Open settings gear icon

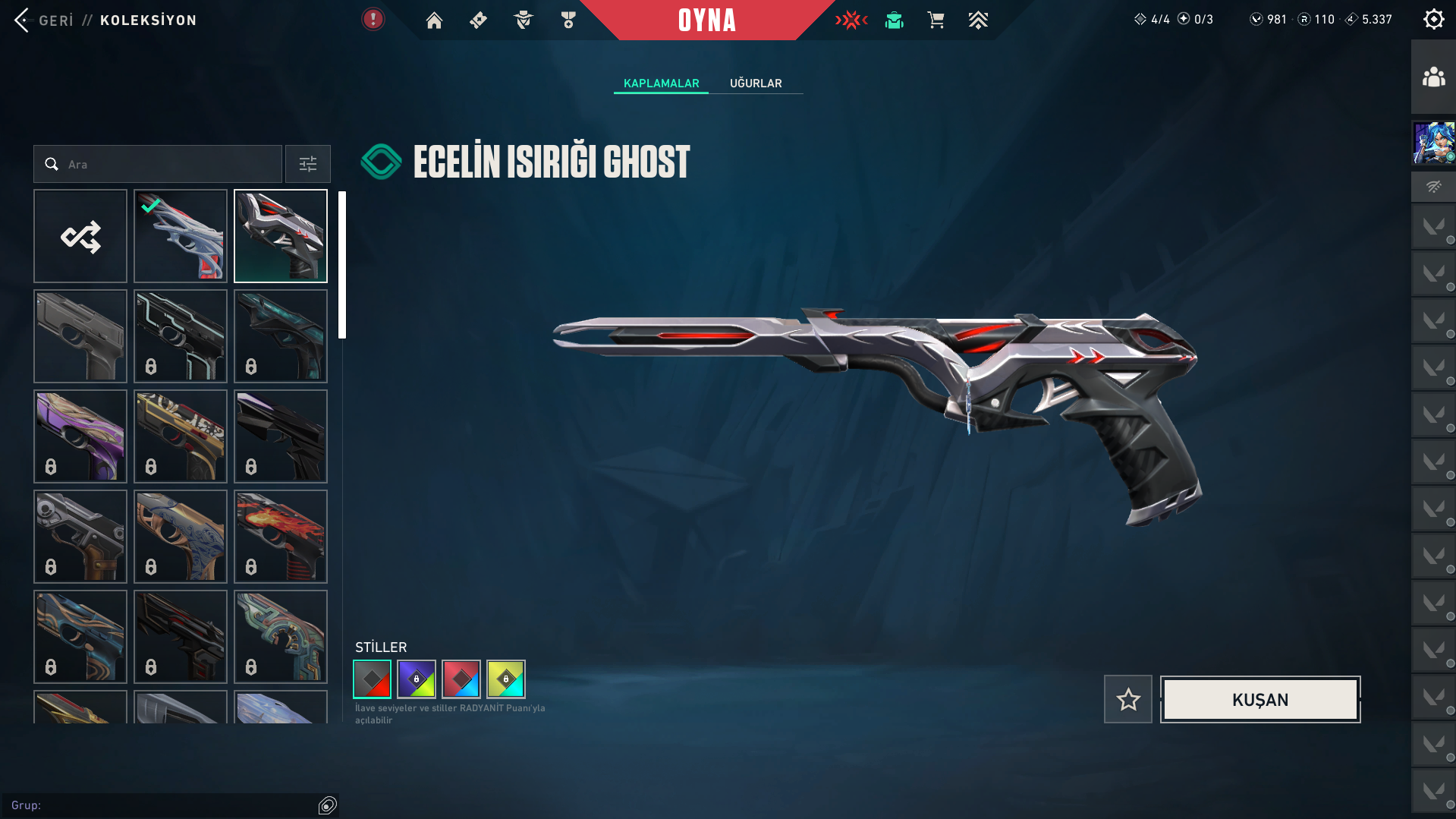click(x=1433, y=20)
